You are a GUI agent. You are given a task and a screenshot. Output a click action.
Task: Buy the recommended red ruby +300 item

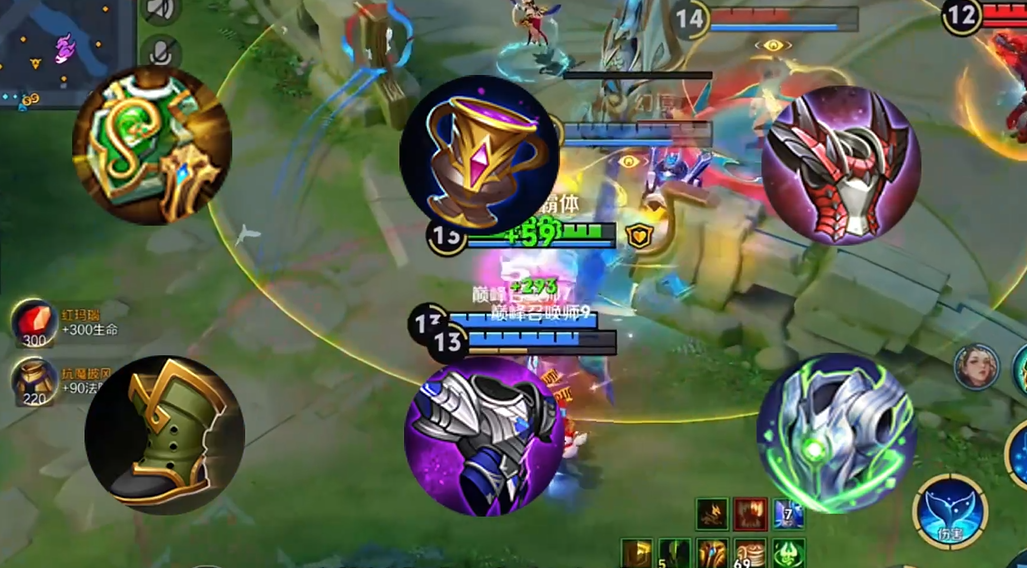click(x=34, y=322)
